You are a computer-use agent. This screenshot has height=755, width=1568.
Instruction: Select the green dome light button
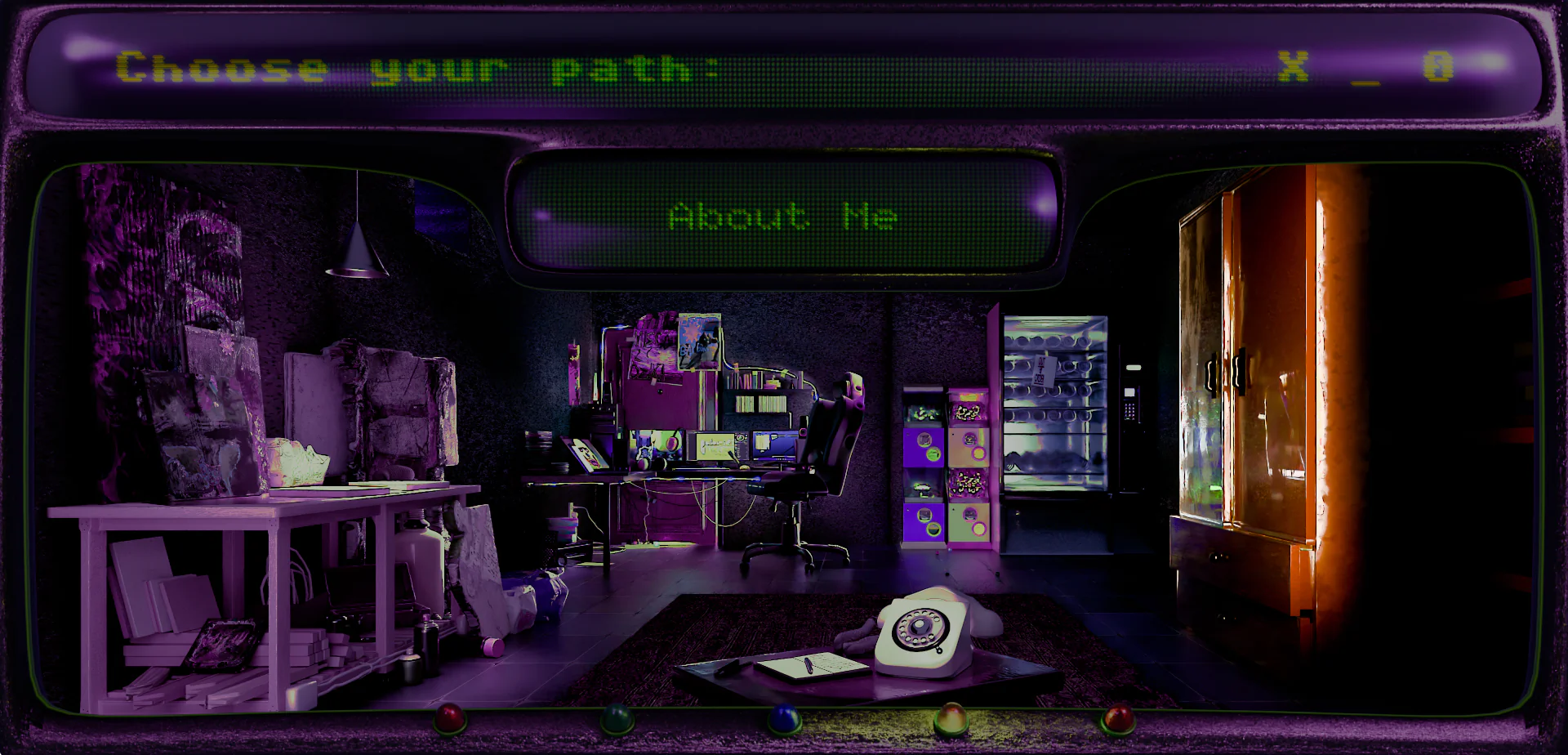[x=617, y=719]
